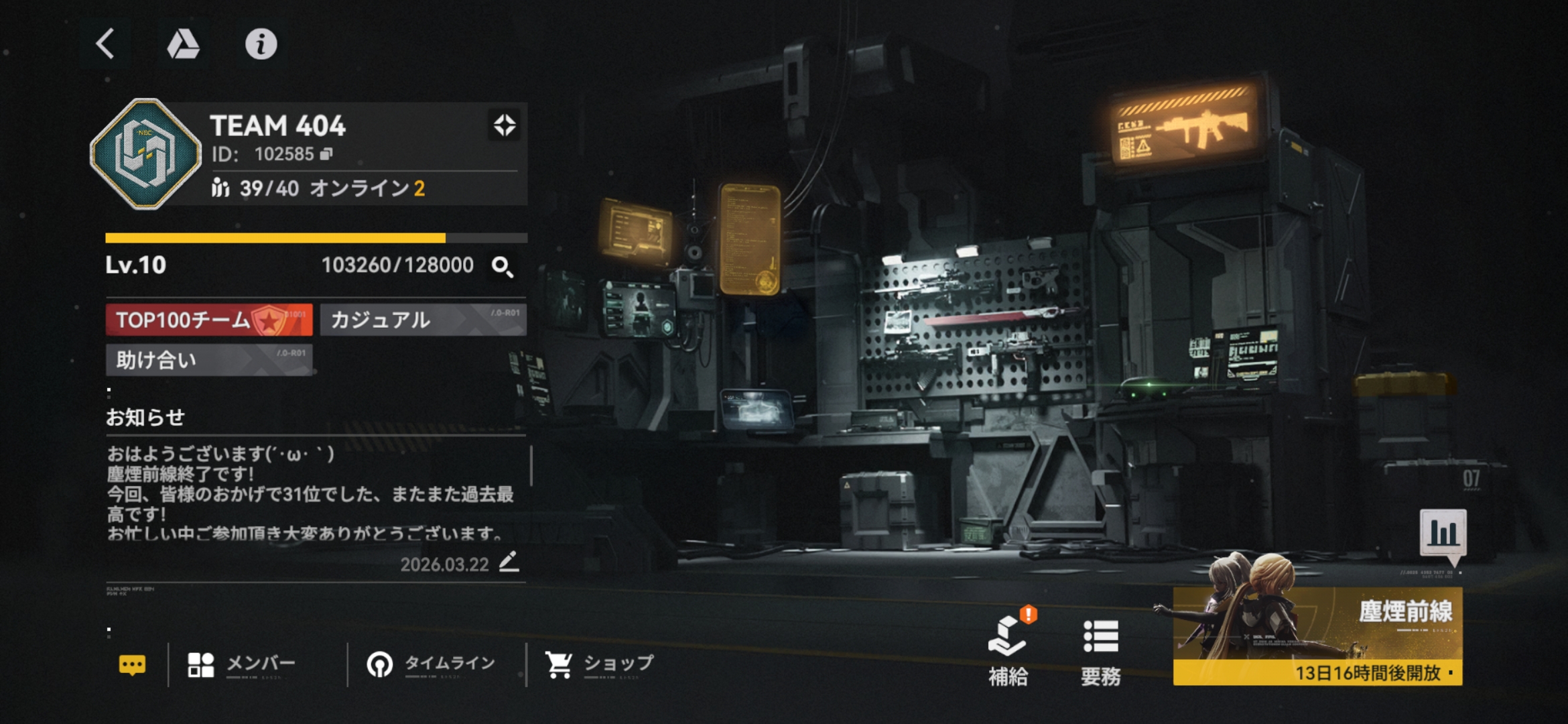Select the カジュアル tag

[423, 320]
